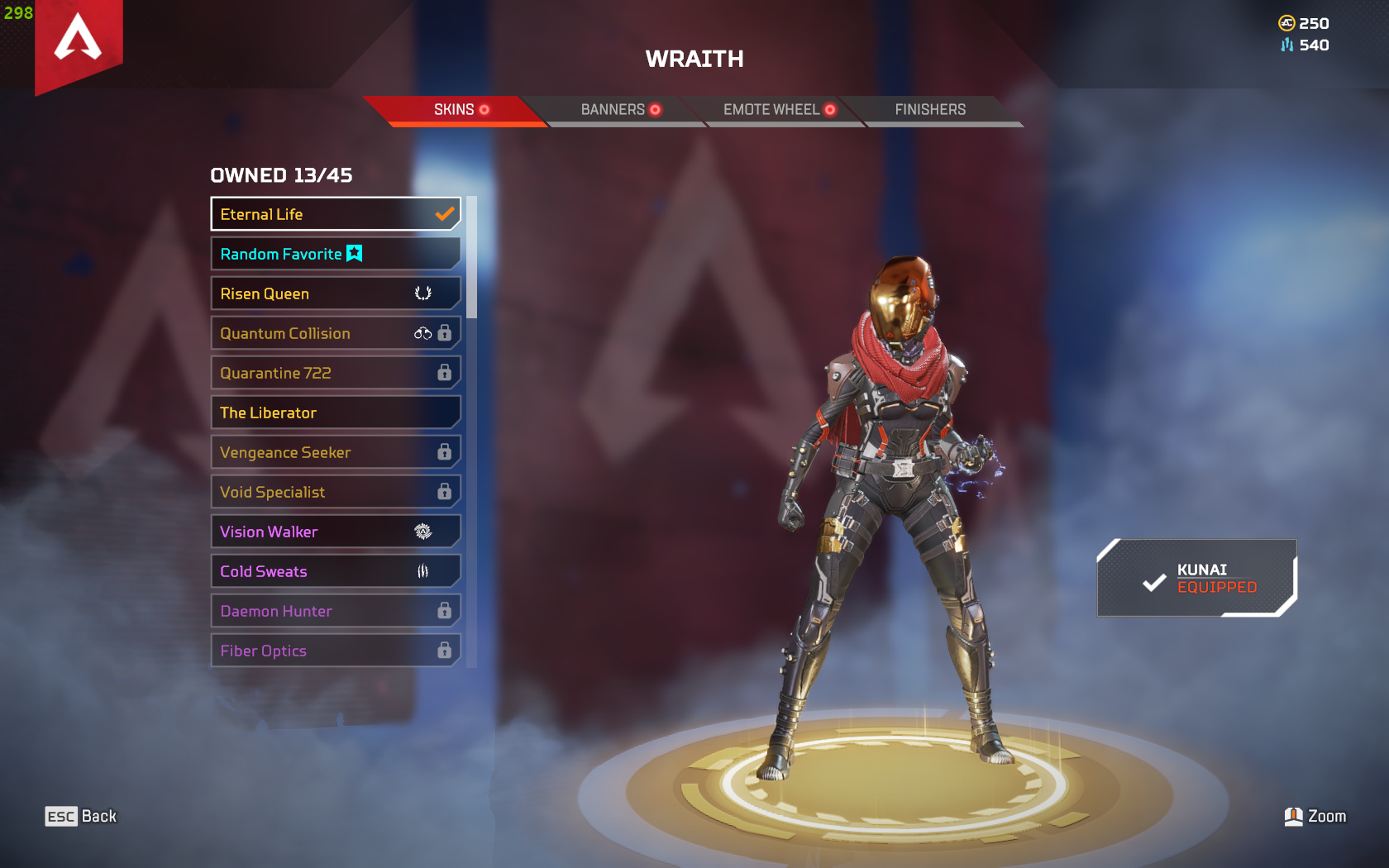
Task: Click the notification dot on Banners tab
Action: 656,108
